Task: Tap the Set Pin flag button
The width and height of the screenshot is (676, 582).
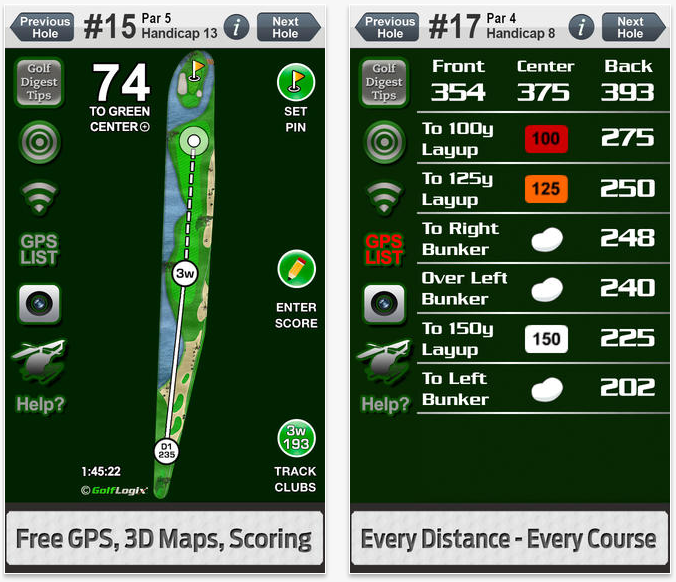Action: coord(296,83)
